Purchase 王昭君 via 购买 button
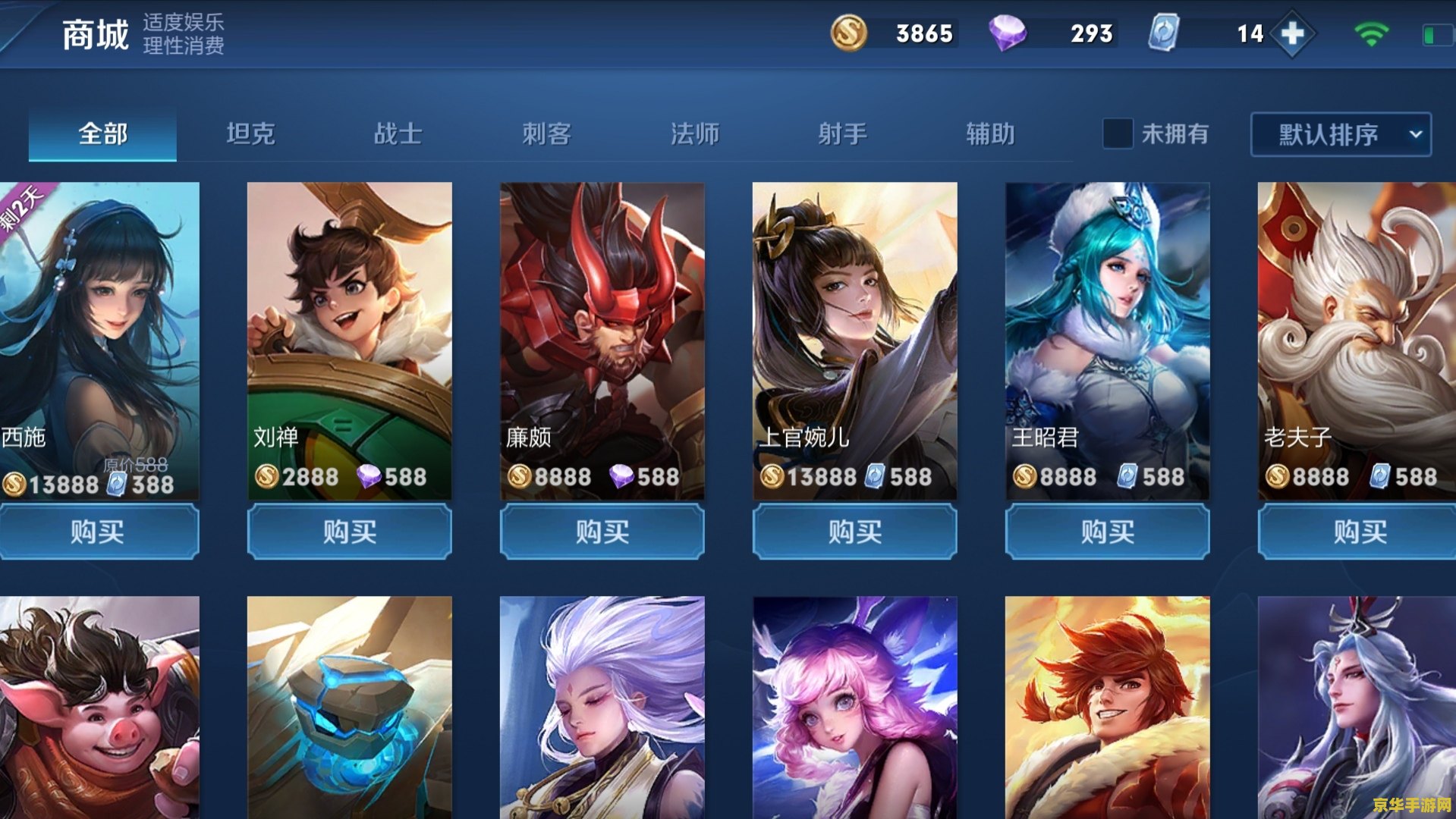The width and height of the screenshot is (1456, 819). (x=1108, y=532)
